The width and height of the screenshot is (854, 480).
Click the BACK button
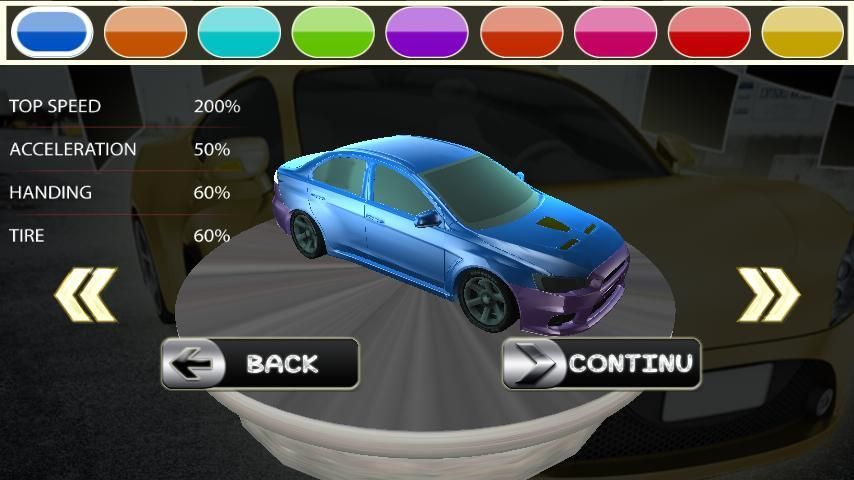[260, 363]
